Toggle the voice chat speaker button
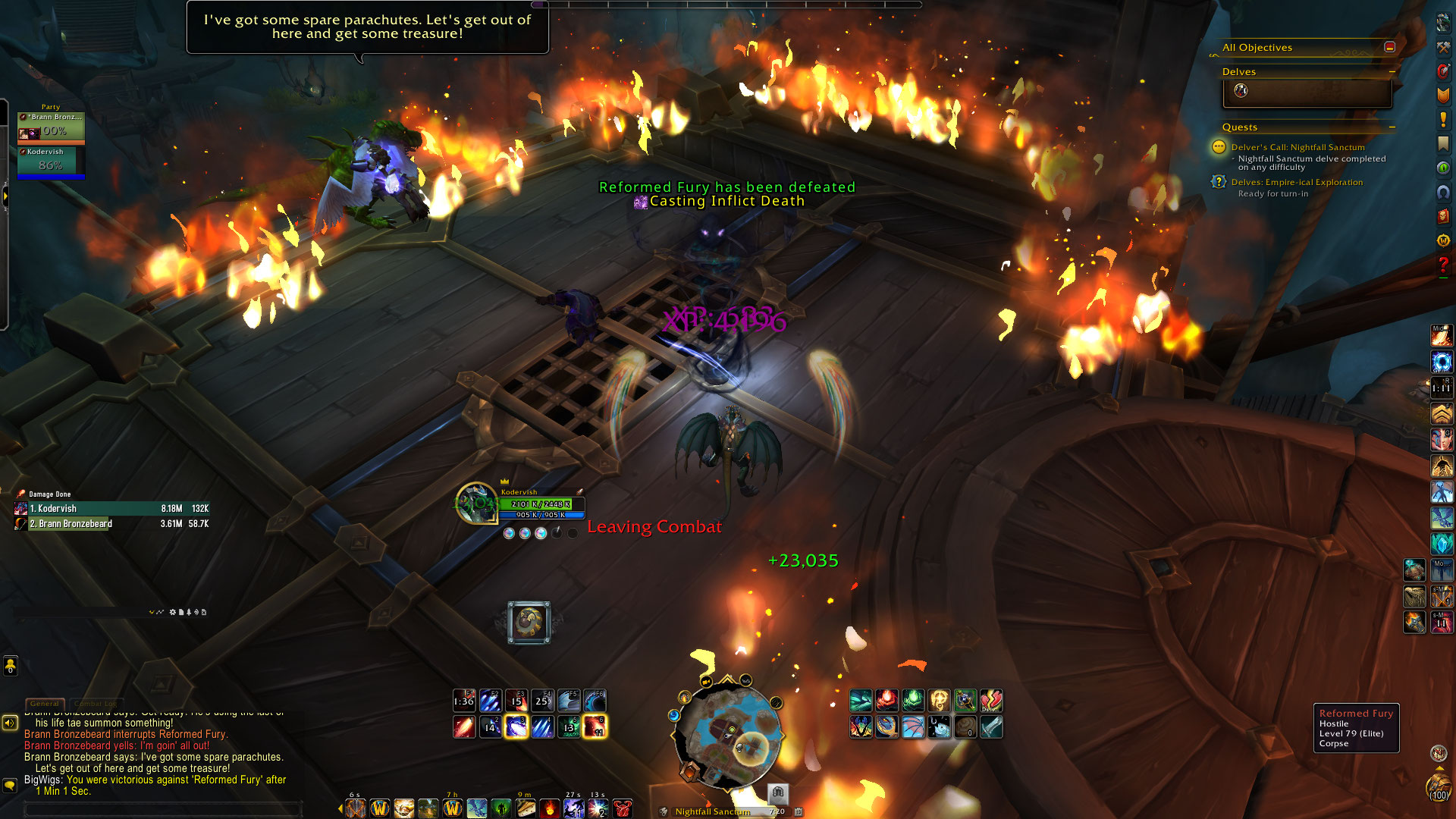This screenshot has width=1456, height=819. tap(10, 723)
